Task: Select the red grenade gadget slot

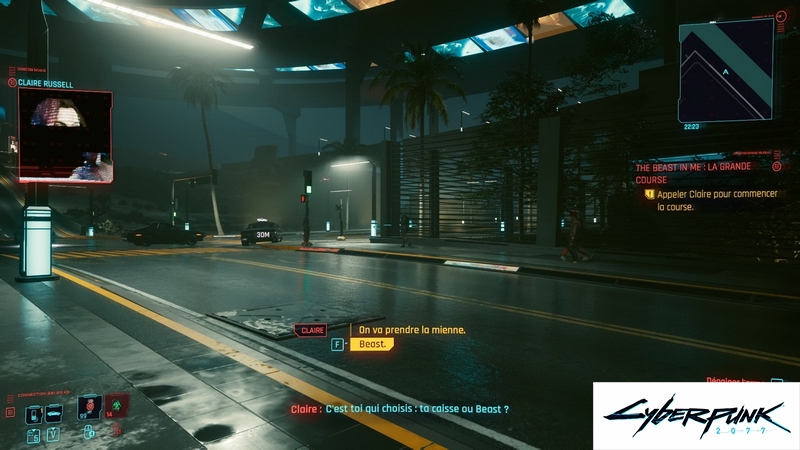Action: point(117,406)
